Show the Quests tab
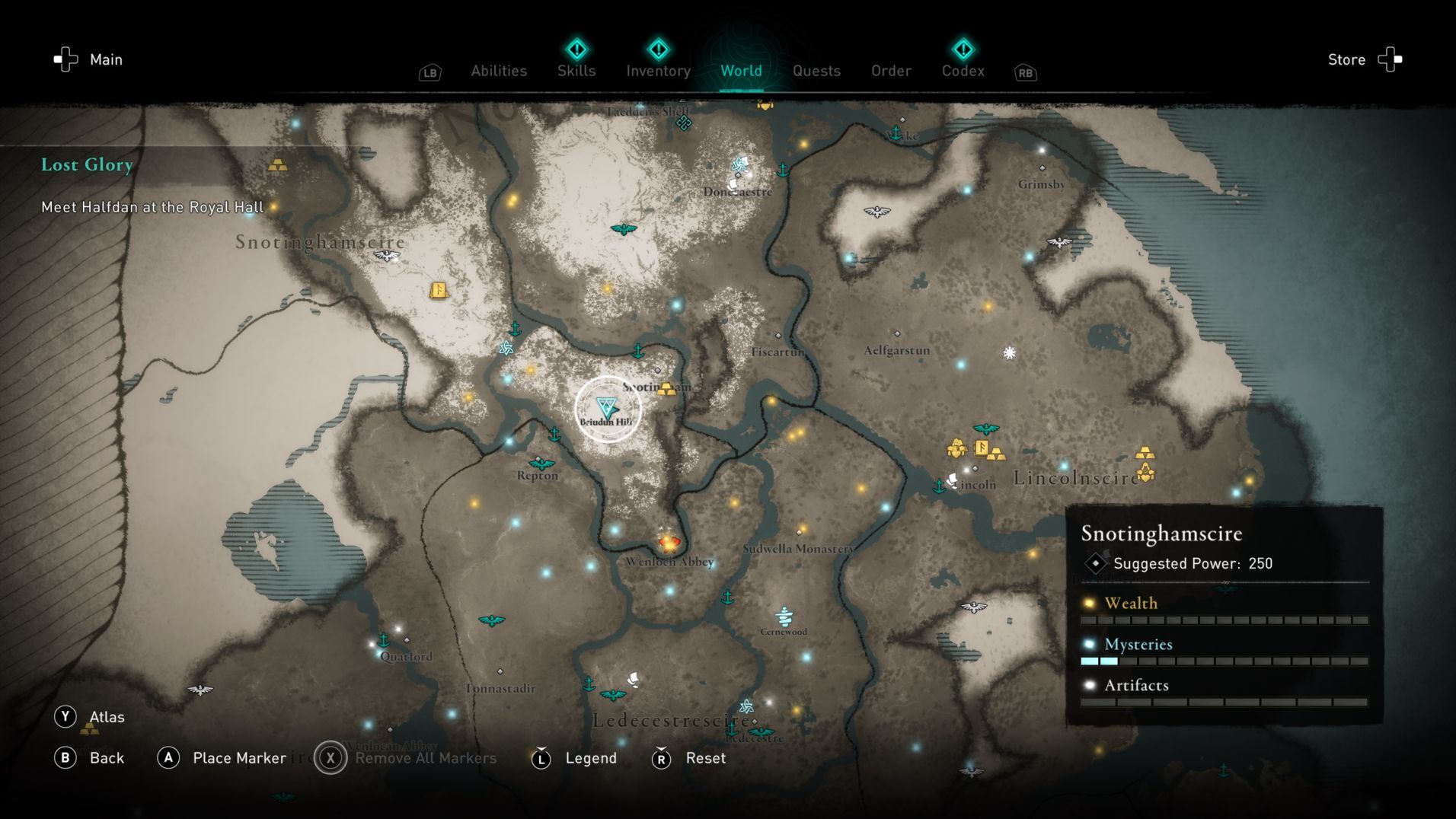The width and height of the screenshot is (1456, 819). tap(816, 71)
